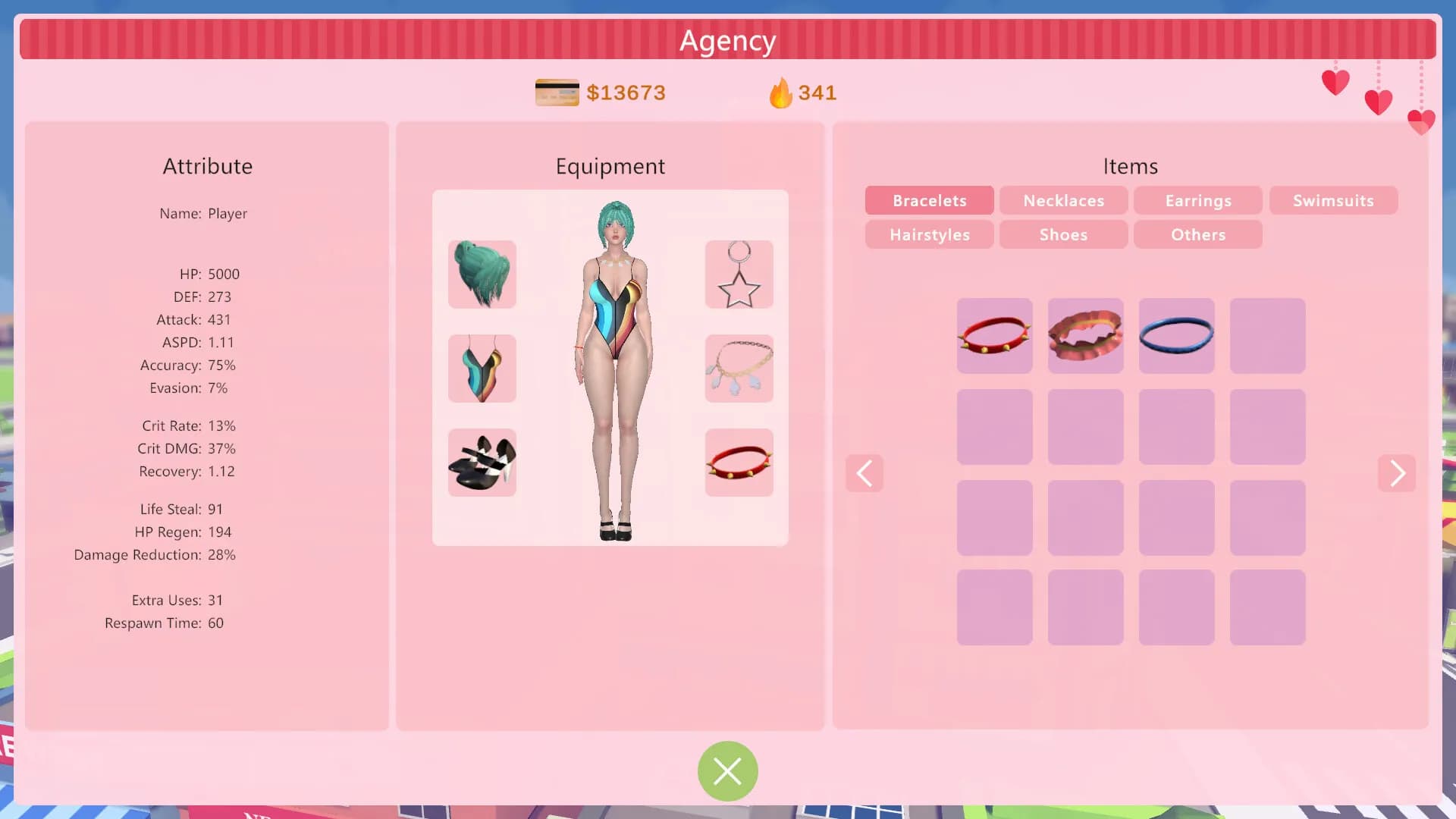
Task: Click the fire popularity icon
Action: 781,92
